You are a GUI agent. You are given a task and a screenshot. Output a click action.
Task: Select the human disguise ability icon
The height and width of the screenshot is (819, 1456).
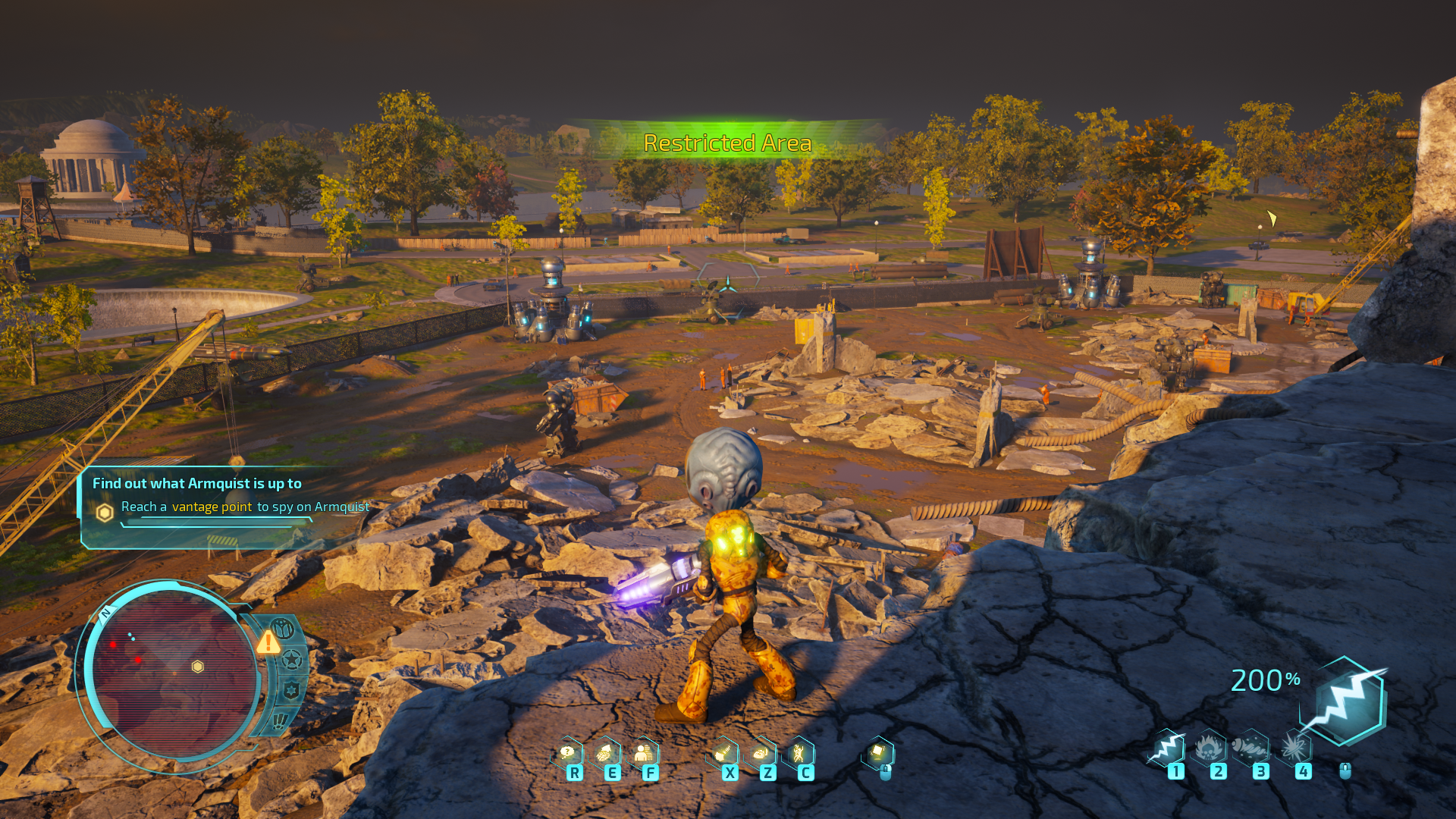[643, 753]
